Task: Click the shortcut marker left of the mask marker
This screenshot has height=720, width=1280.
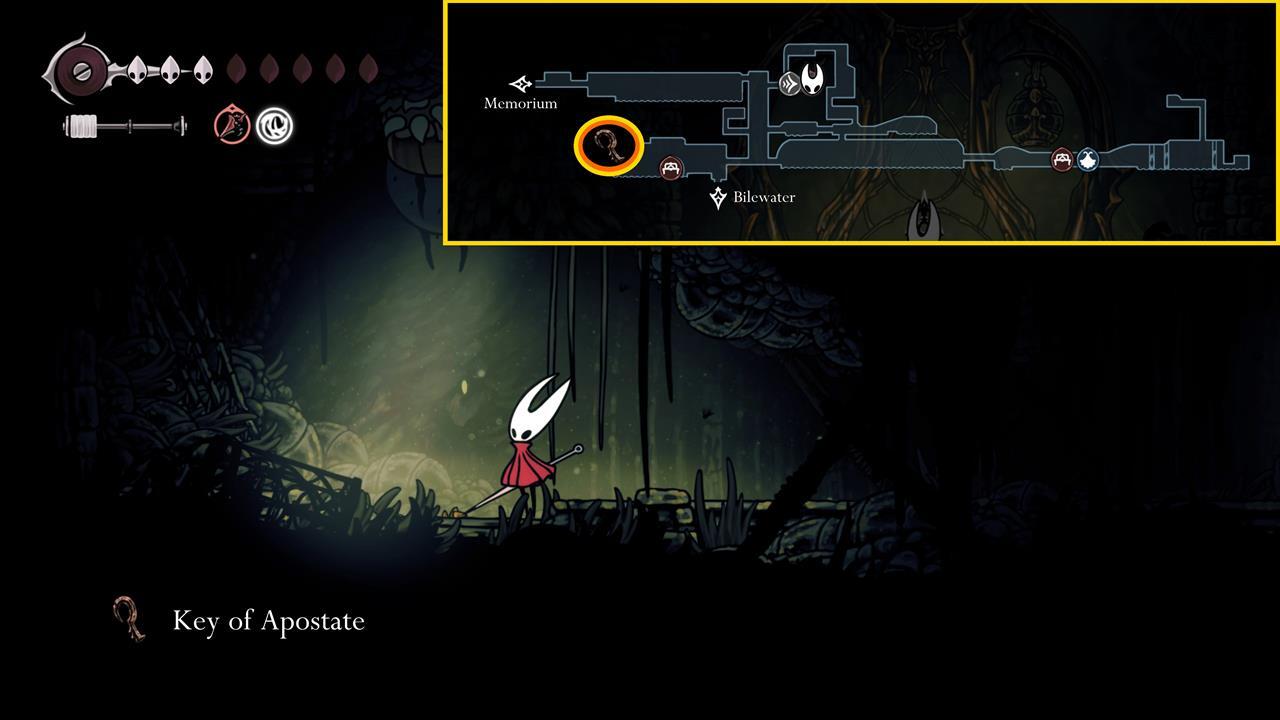Action: [788, 85]
